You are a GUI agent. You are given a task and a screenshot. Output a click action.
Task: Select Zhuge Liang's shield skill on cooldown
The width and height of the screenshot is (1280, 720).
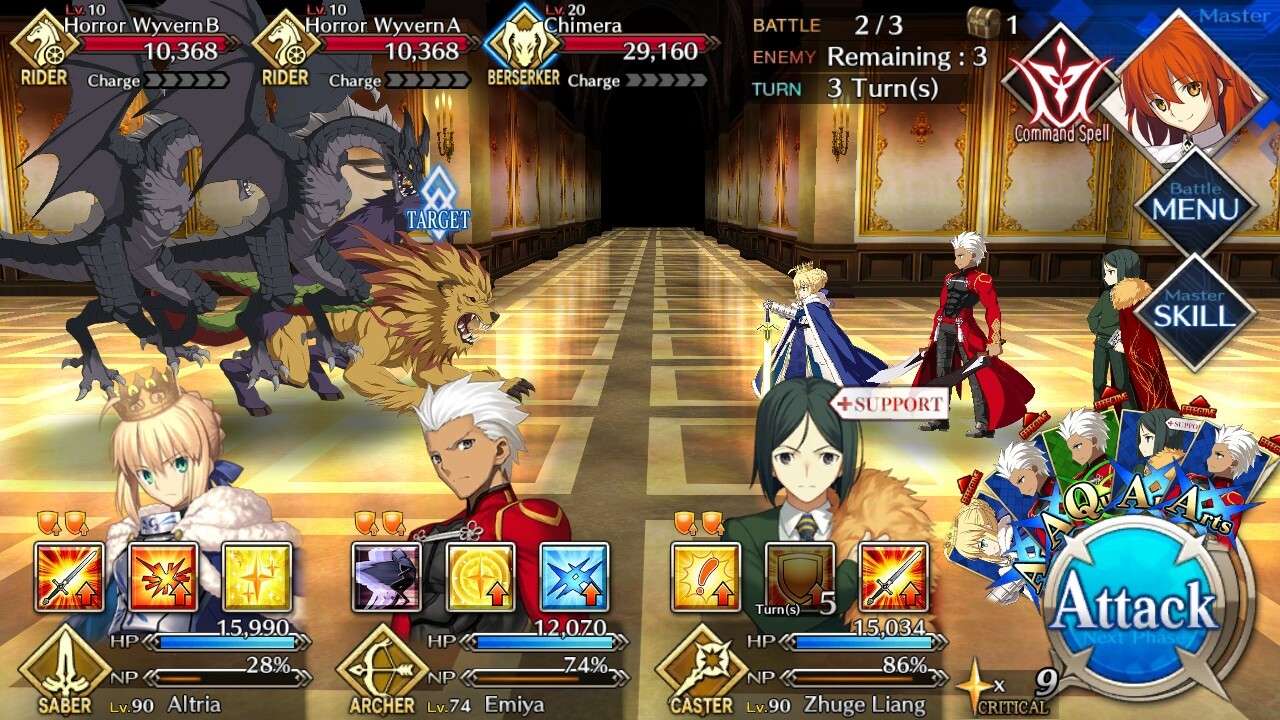(x=800, y=577)
